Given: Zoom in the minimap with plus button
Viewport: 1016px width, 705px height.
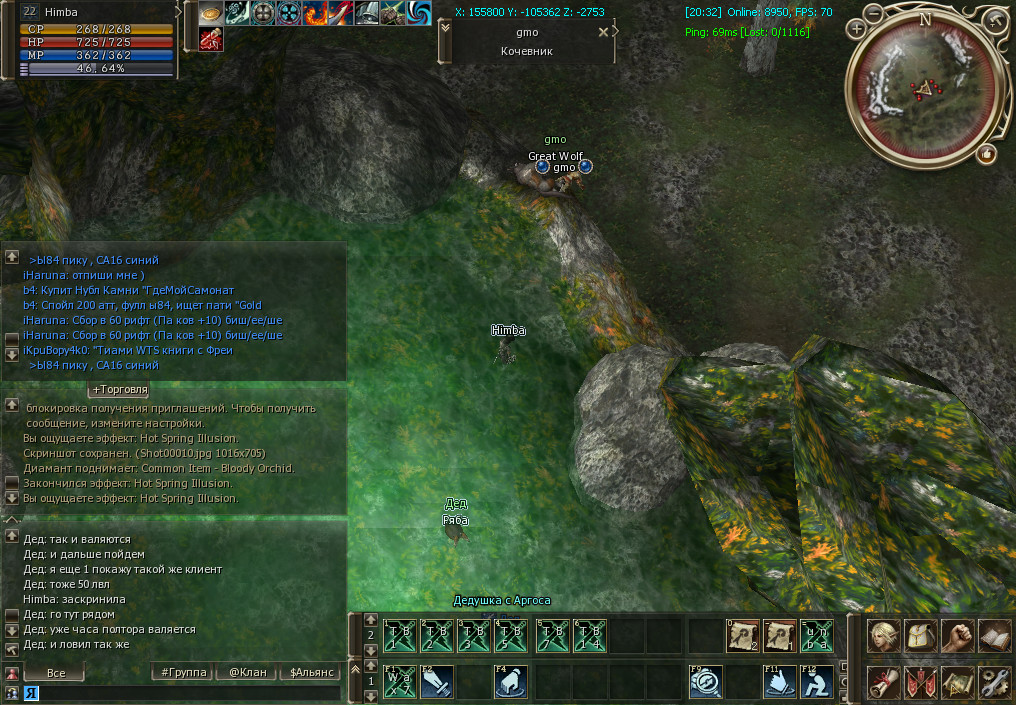Looking at the screenshot, I should [x=857, y=28].
